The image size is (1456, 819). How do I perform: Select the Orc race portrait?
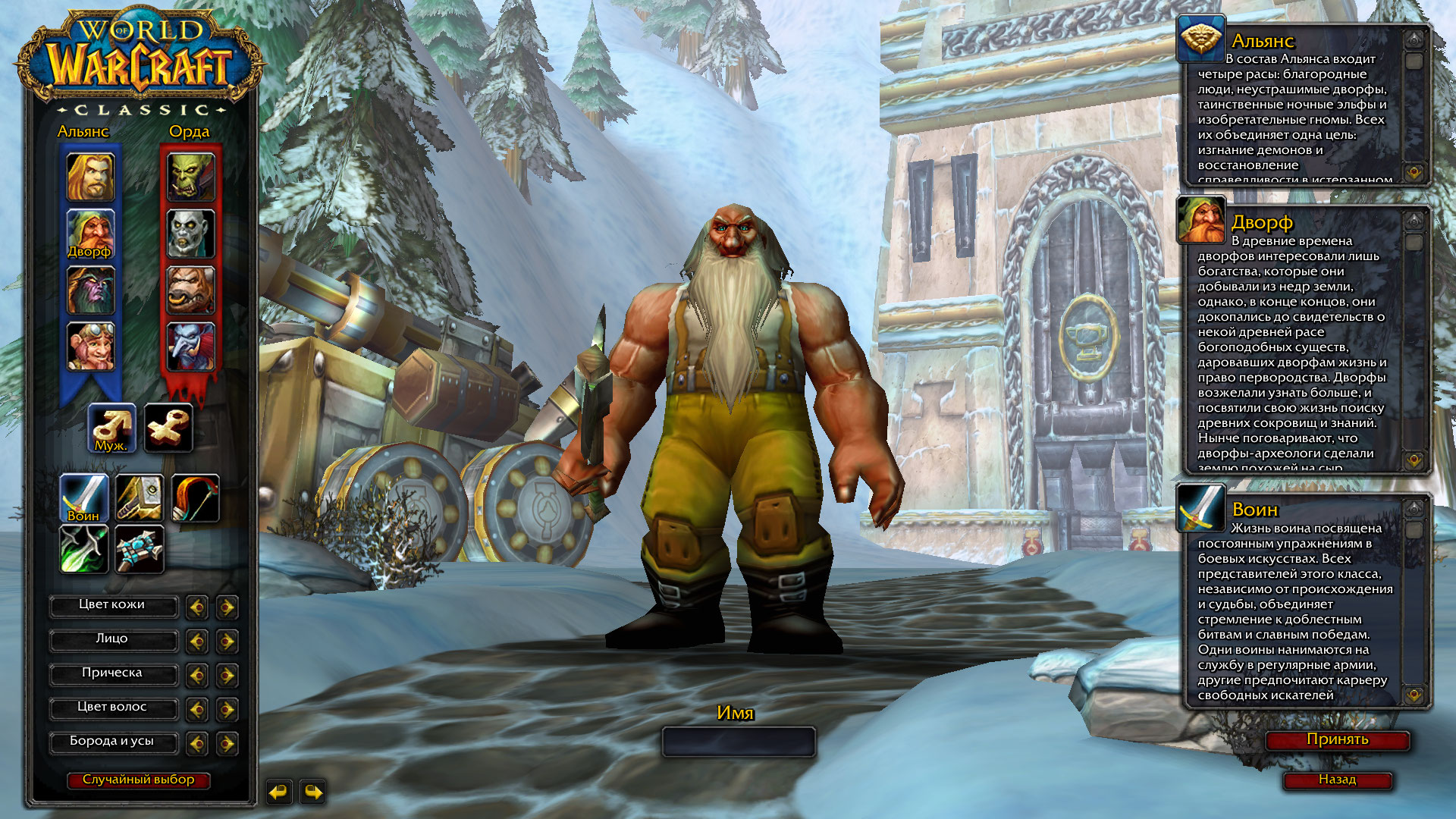pyautogui.click(x=191, y=177)
